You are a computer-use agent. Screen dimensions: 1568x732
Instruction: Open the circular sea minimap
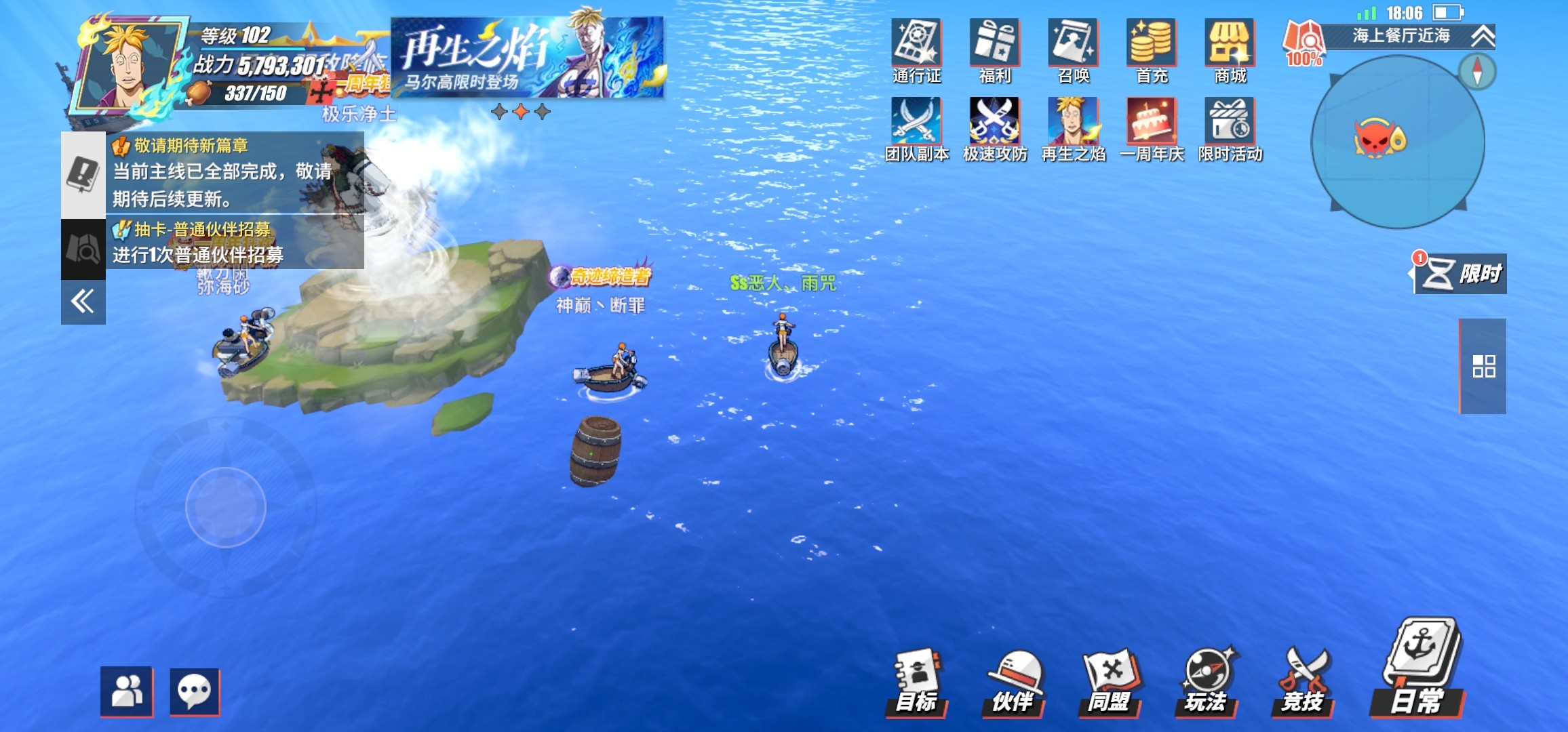tap(1397, 142)
